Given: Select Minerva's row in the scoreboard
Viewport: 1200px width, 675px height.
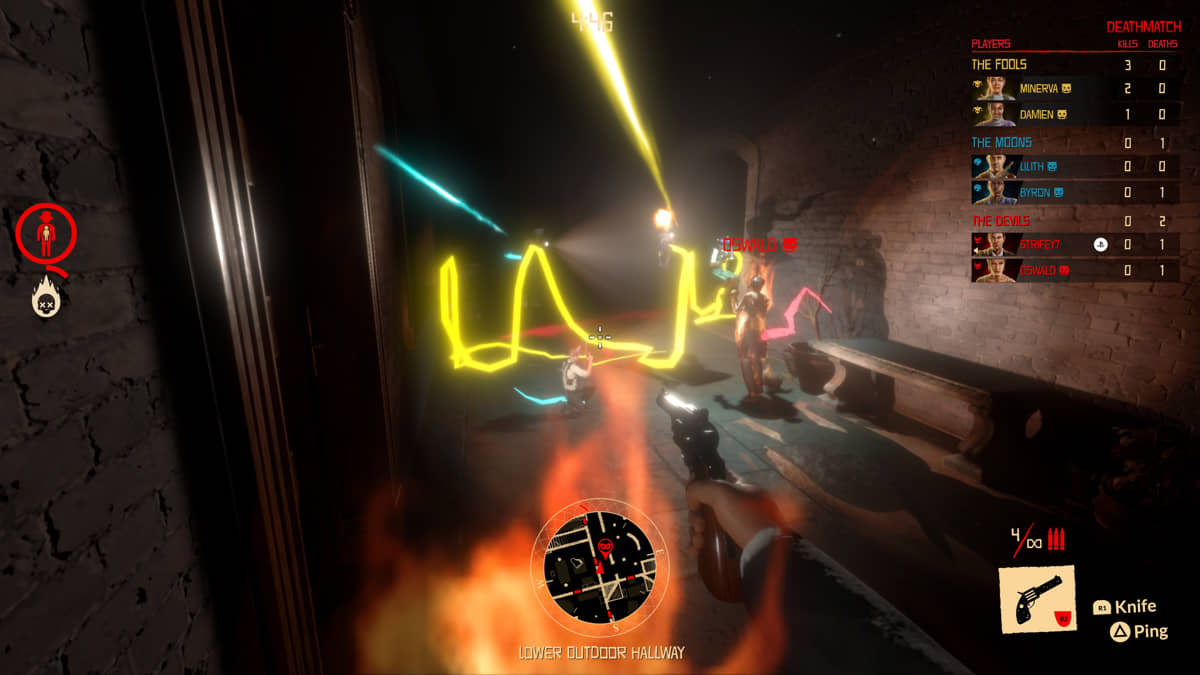Looking at the screenshot, I should [1074, 89].
